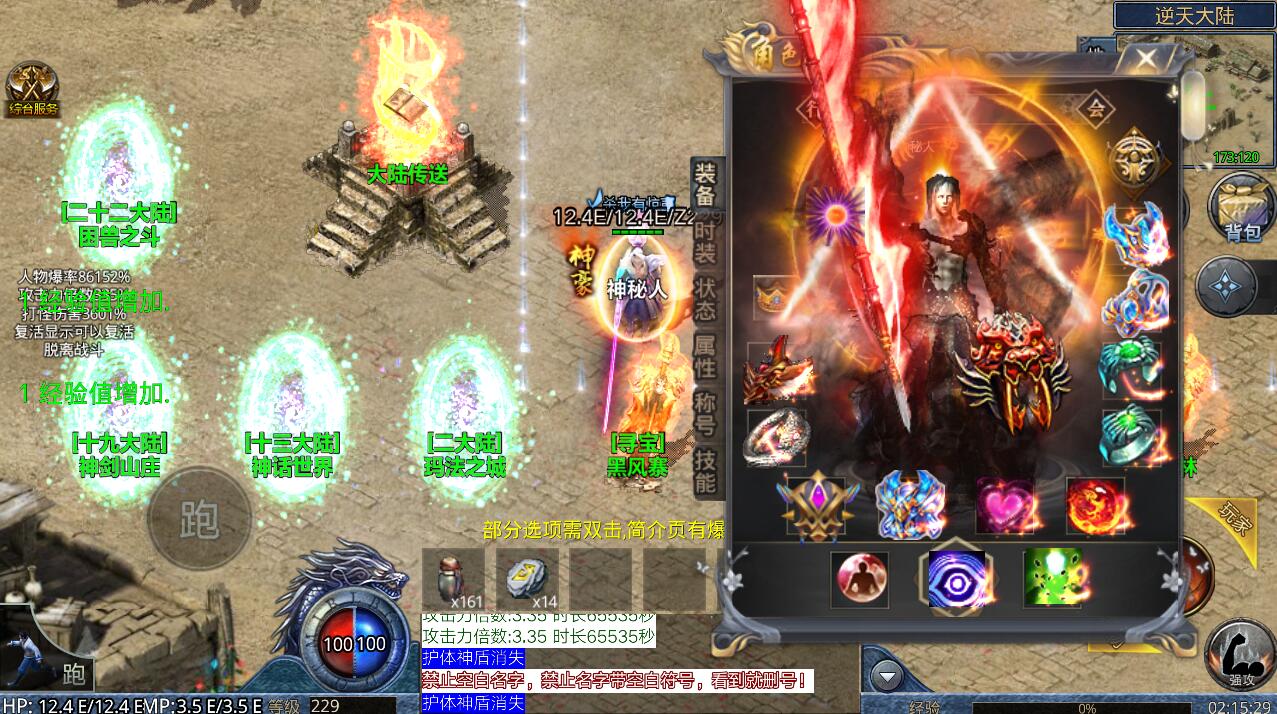Select the 称号 (title) tab
The image size is (1277, 714).
705,415
